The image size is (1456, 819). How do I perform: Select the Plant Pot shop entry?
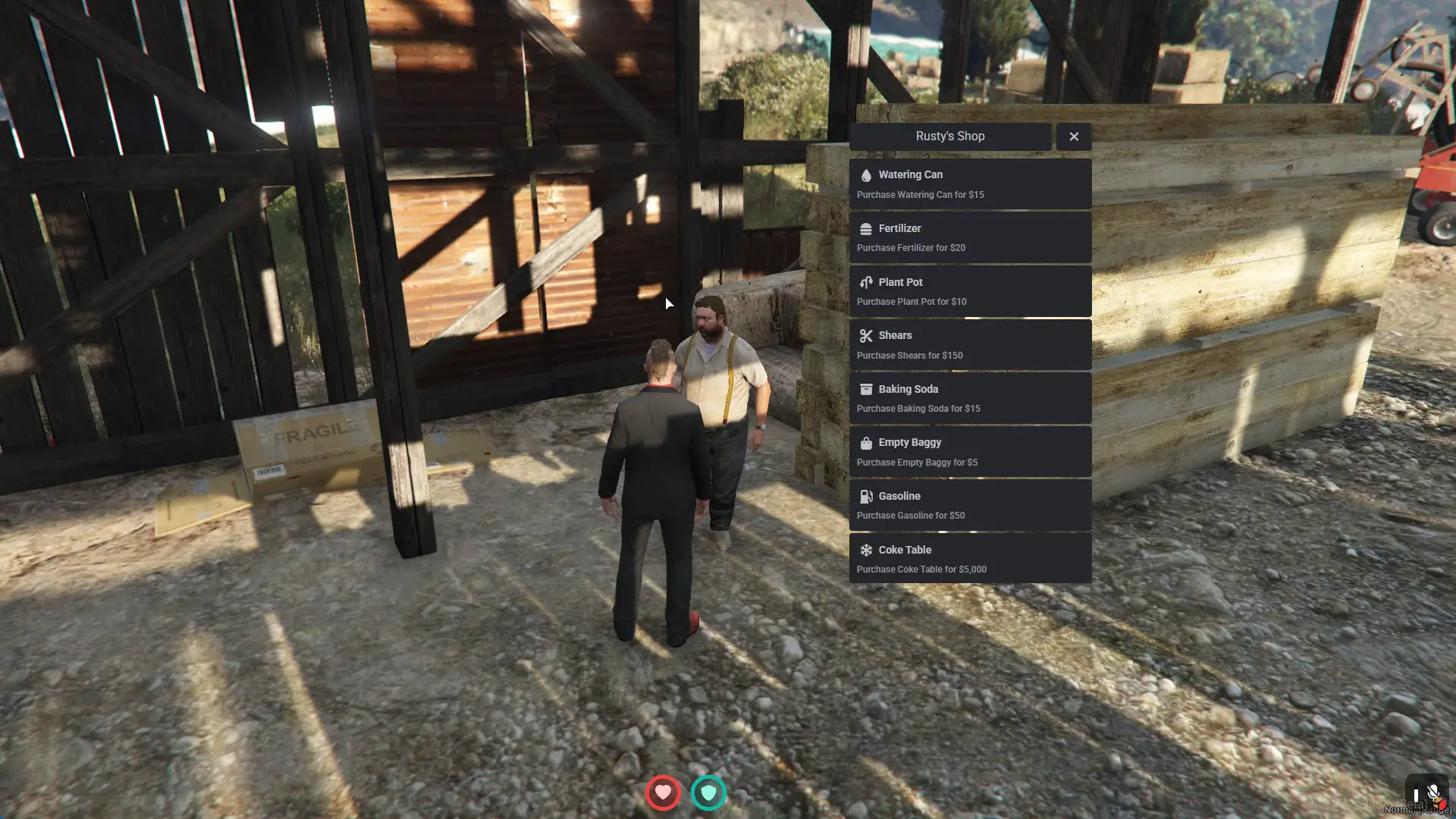970,291
